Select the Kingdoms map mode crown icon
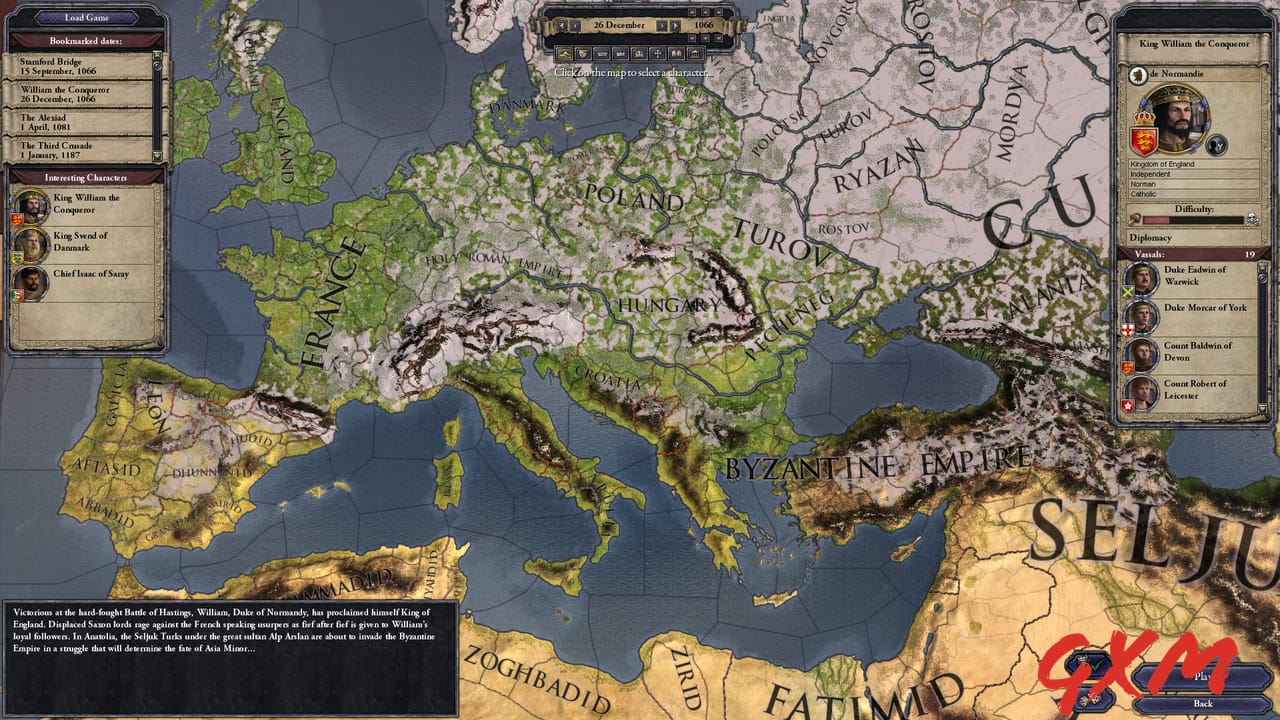This screenshot has height=720, width=1280. (621, 53)
